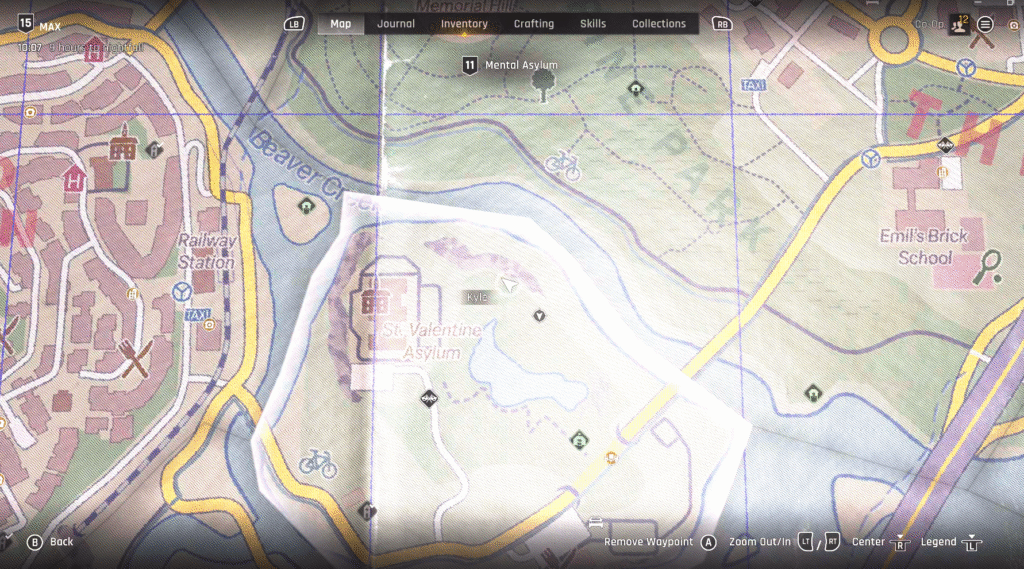Image resolution: width=1024 pixels, height=569 pixels.
Task: Open the Collections tab
Action: click(659, 24)
